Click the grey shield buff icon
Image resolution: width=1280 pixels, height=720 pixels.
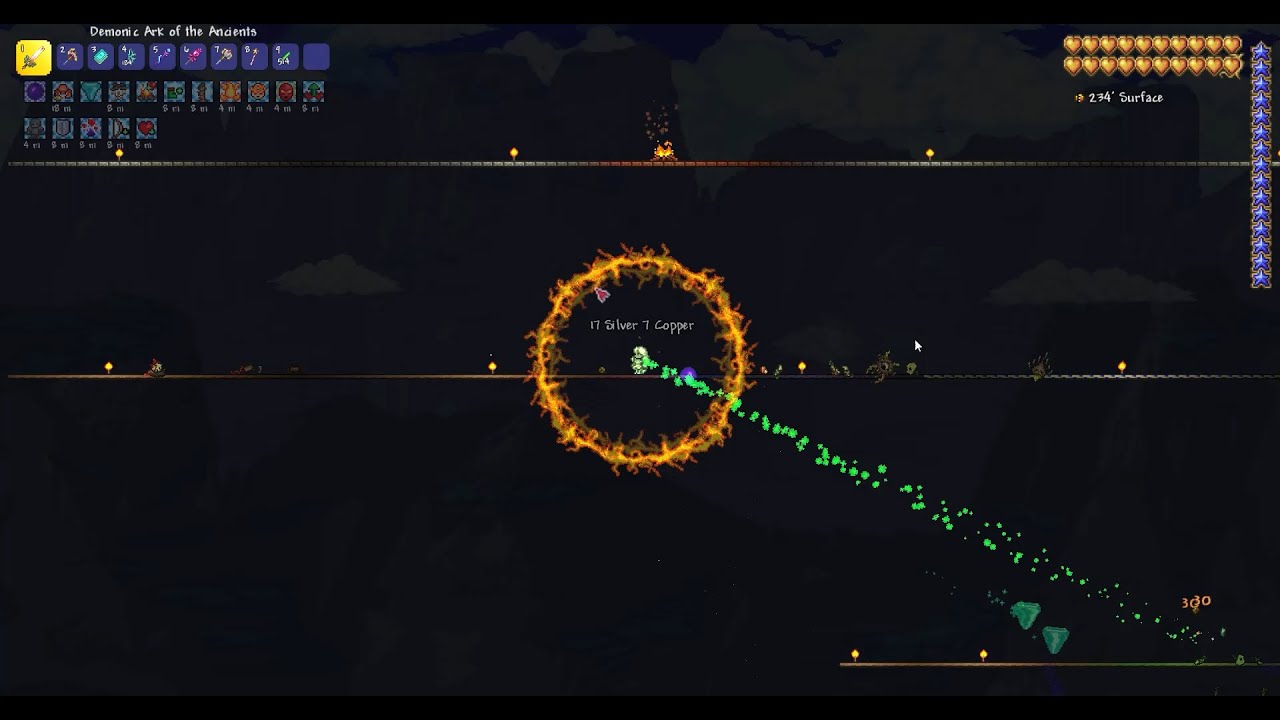[x=63, y=128]
